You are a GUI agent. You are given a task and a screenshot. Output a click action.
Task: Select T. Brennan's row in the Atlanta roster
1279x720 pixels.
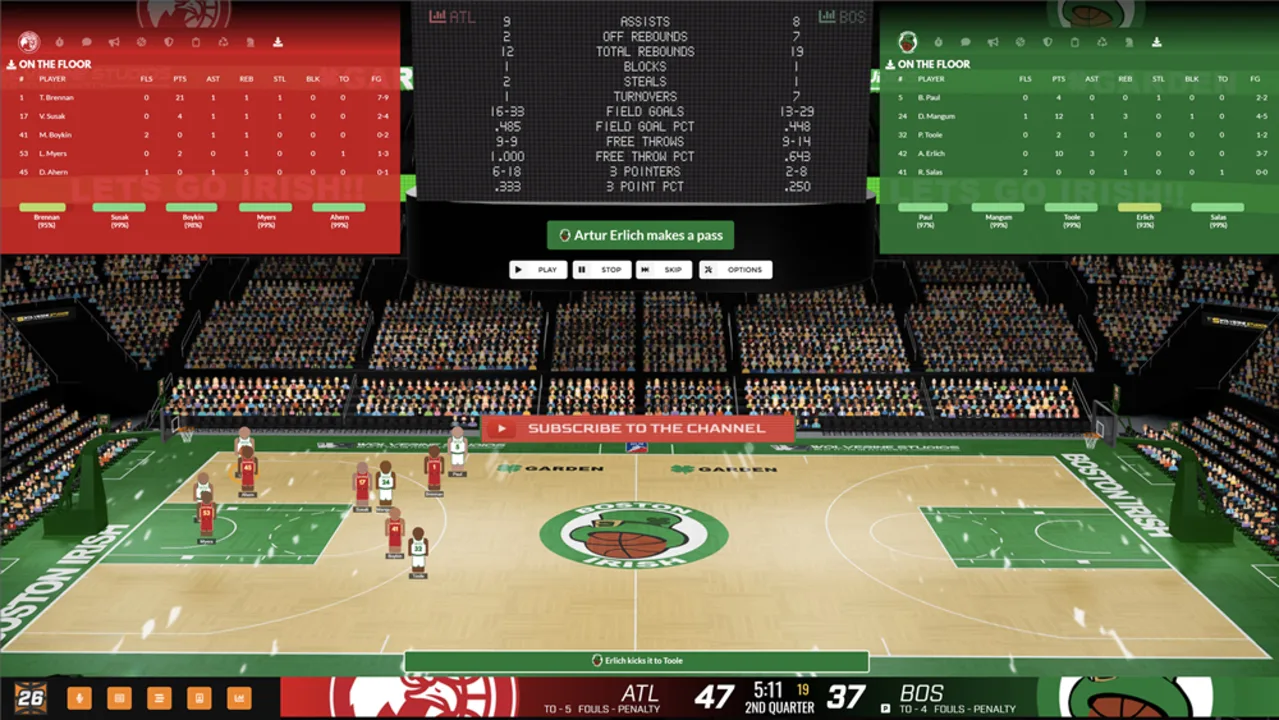(200, 98)
